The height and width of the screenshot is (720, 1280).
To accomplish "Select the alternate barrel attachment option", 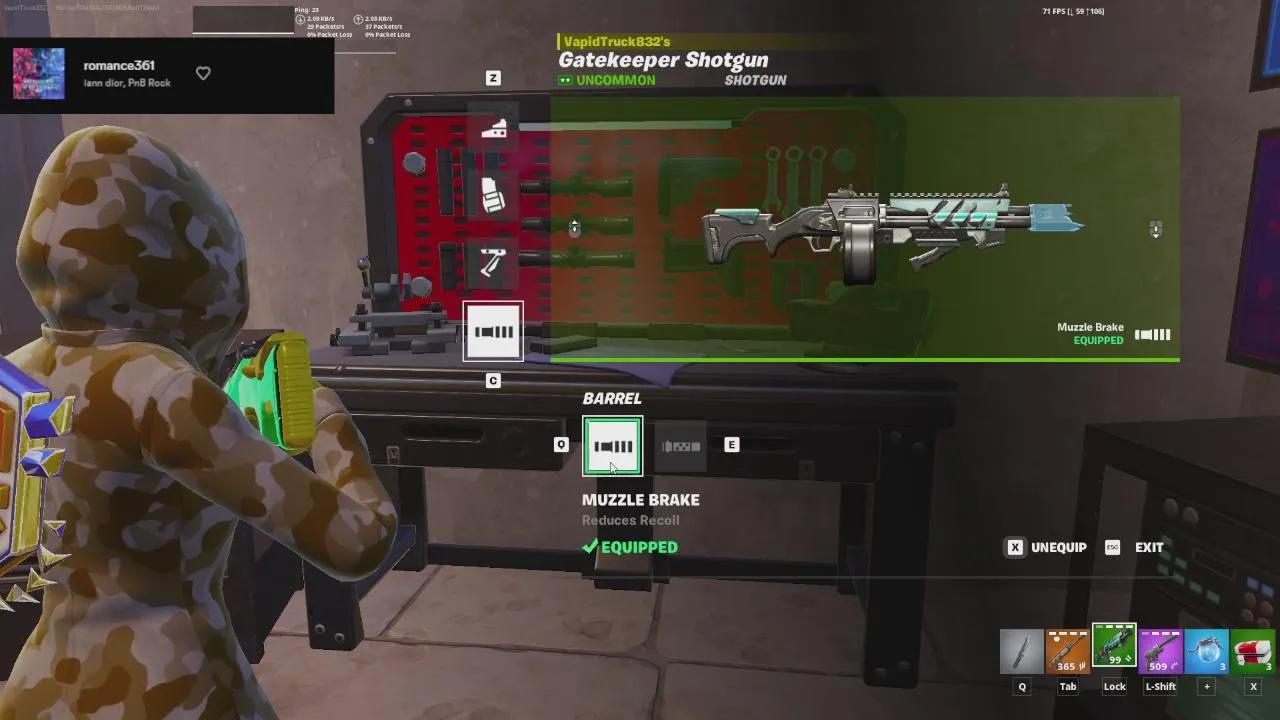I will pyautogui.click(x=681, y=446).
